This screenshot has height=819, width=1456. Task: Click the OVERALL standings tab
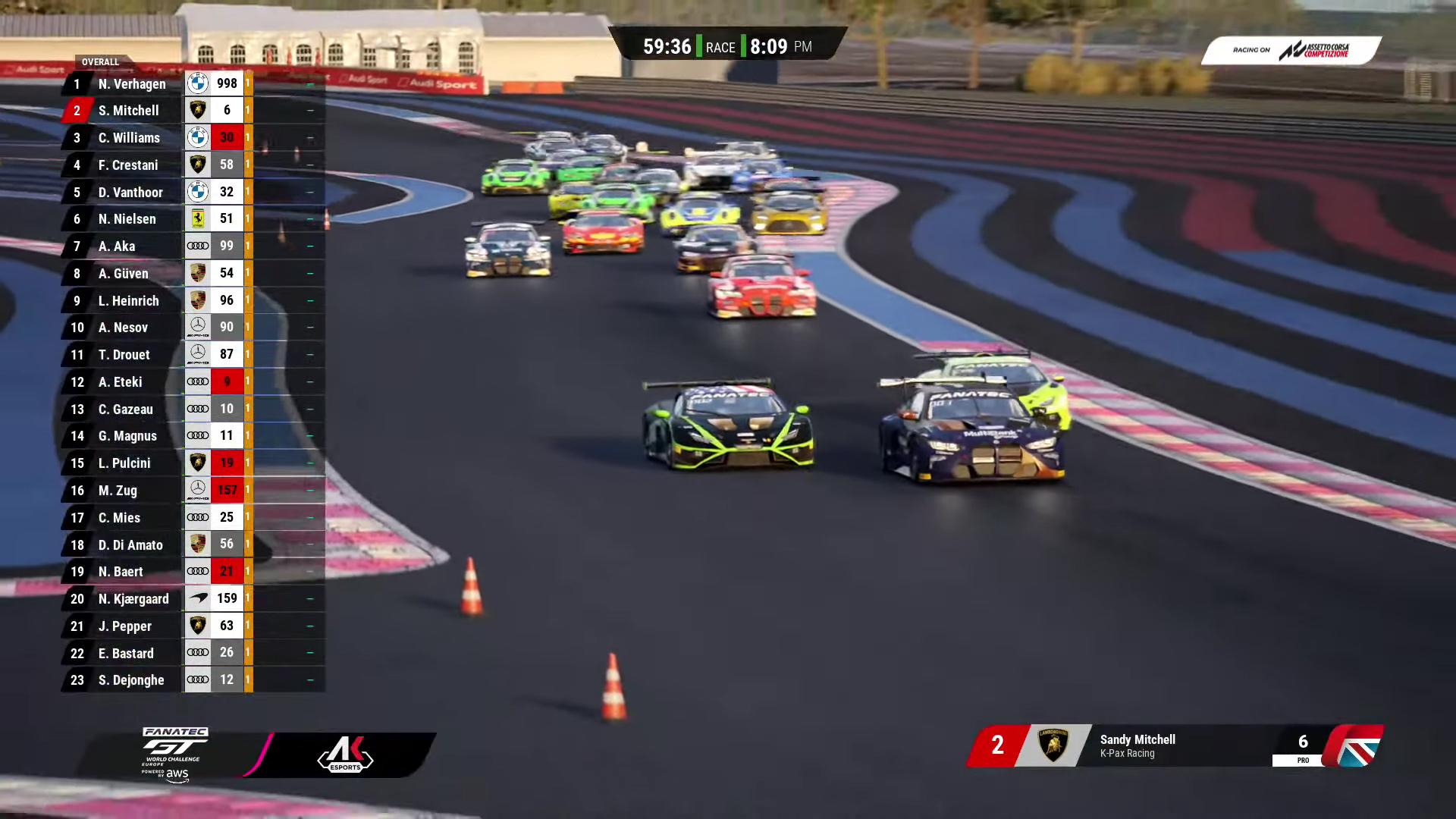click(100, 62)
